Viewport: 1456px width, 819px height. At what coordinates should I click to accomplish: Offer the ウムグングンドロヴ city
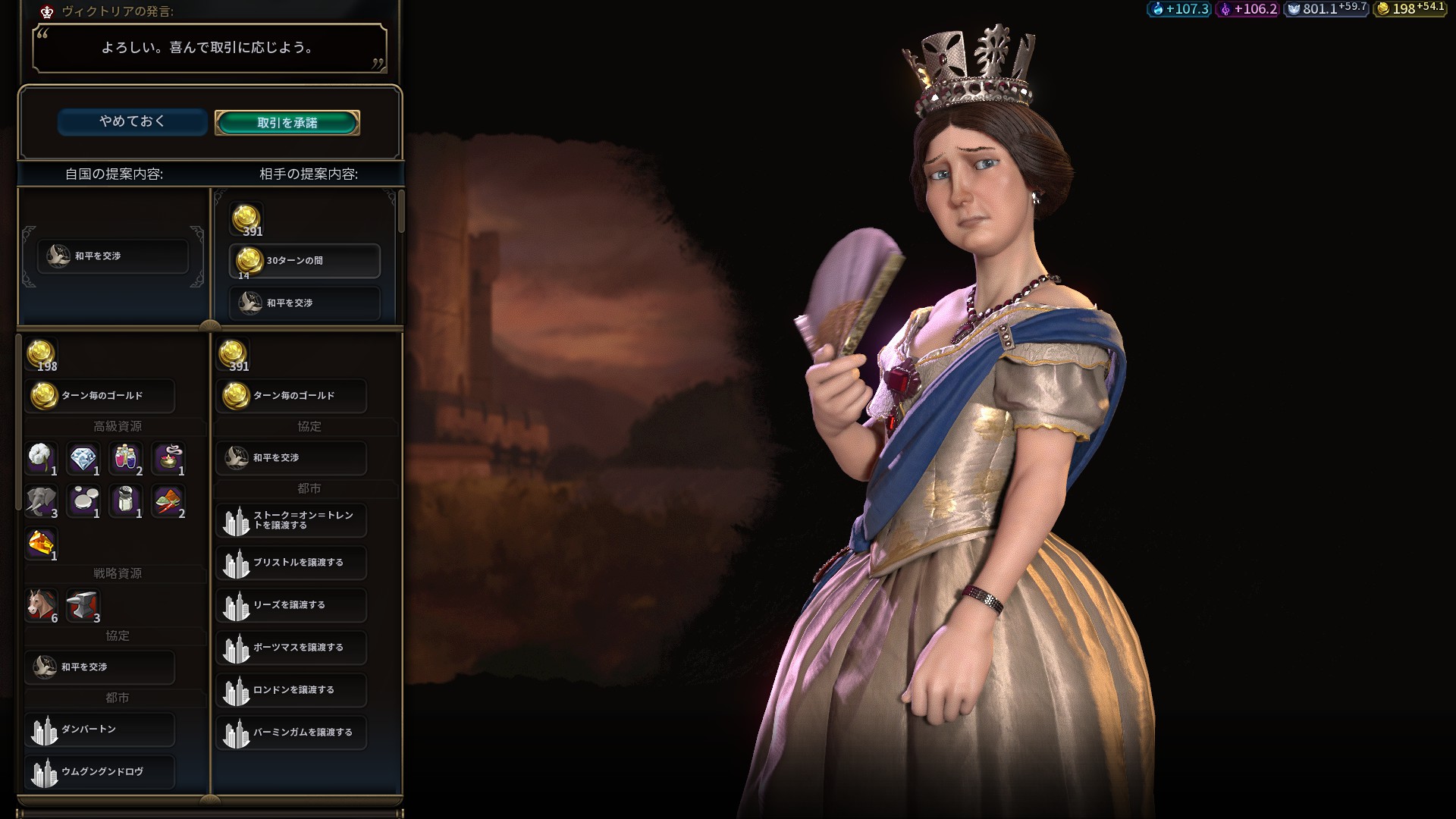click(100, 772)
